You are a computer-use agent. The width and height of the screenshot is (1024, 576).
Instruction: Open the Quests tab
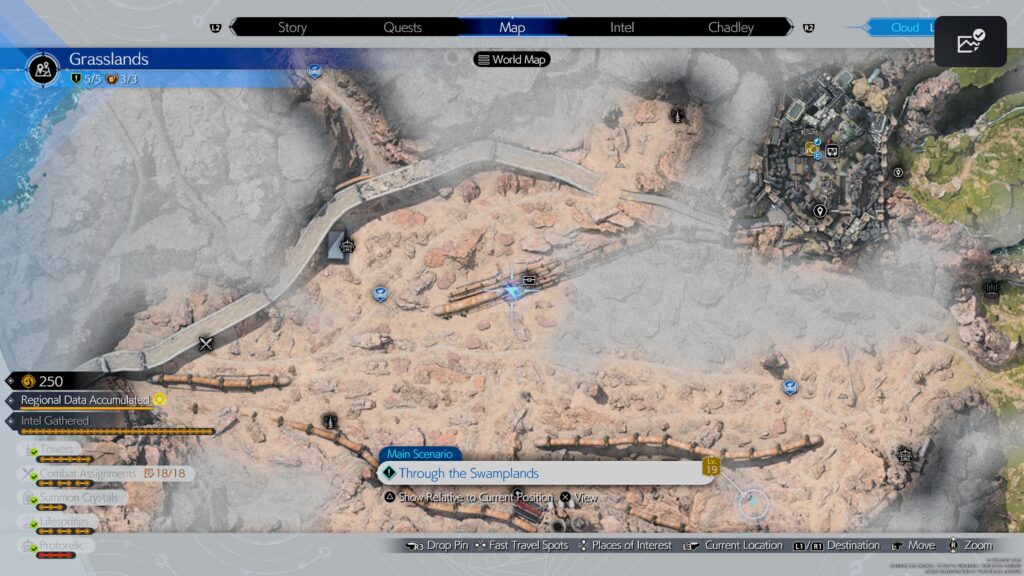coord(402,27)
